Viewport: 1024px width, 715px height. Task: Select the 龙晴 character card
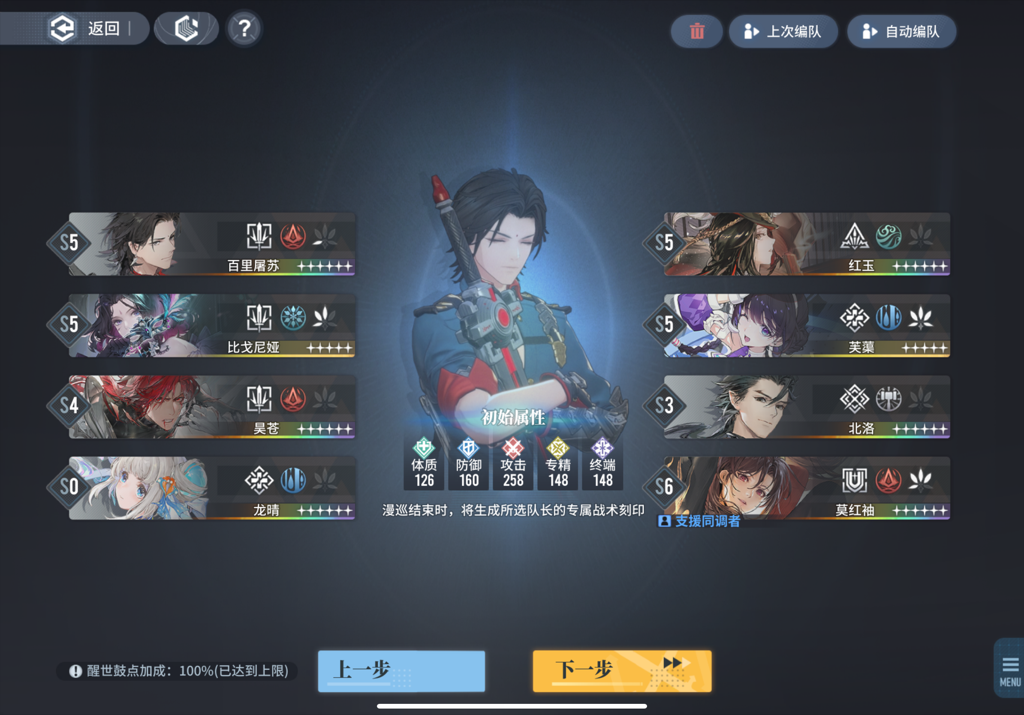tap(212, 488)
